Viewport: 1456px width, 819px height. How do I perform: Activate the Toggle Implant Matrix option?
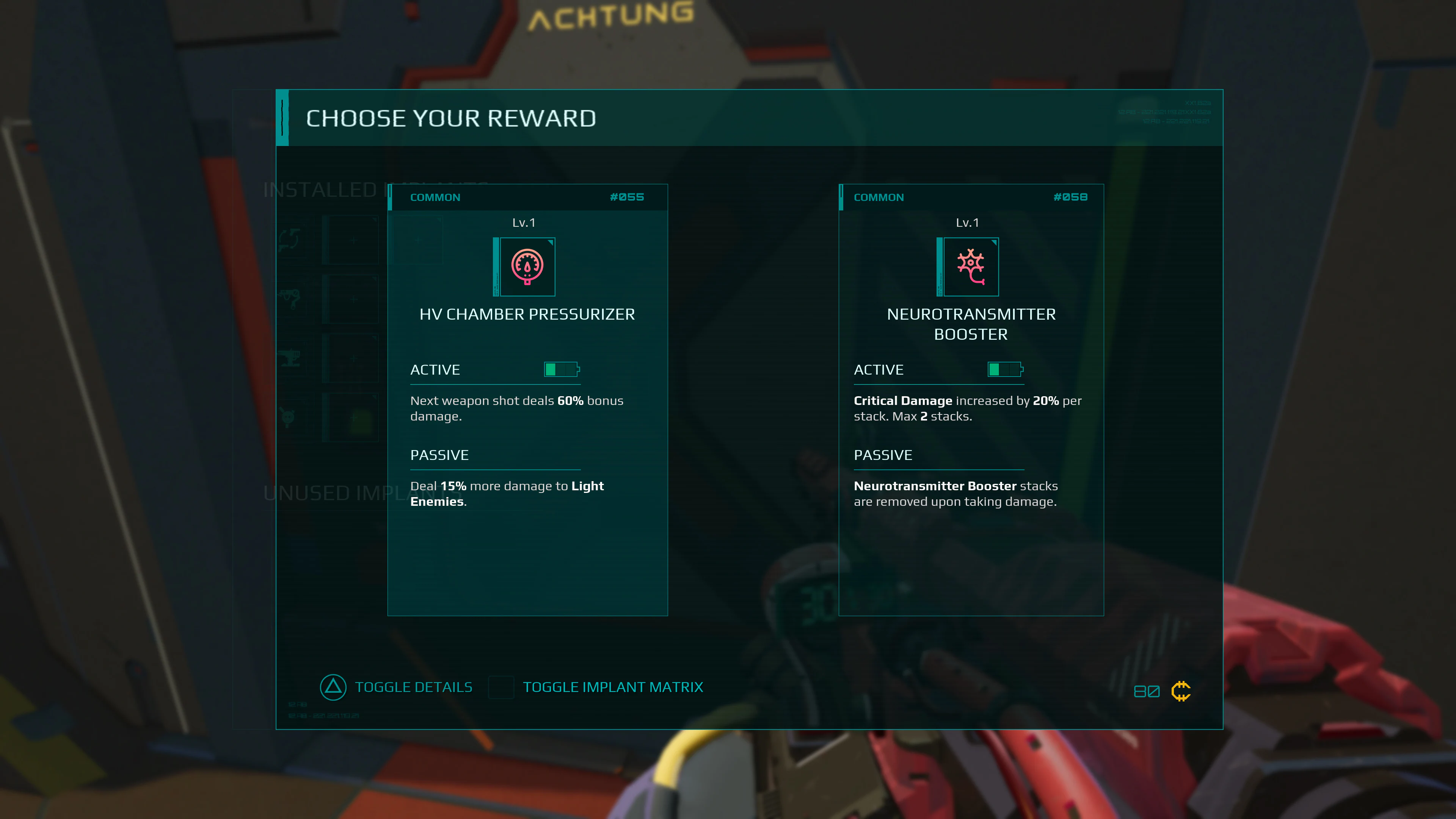[613, 687]
